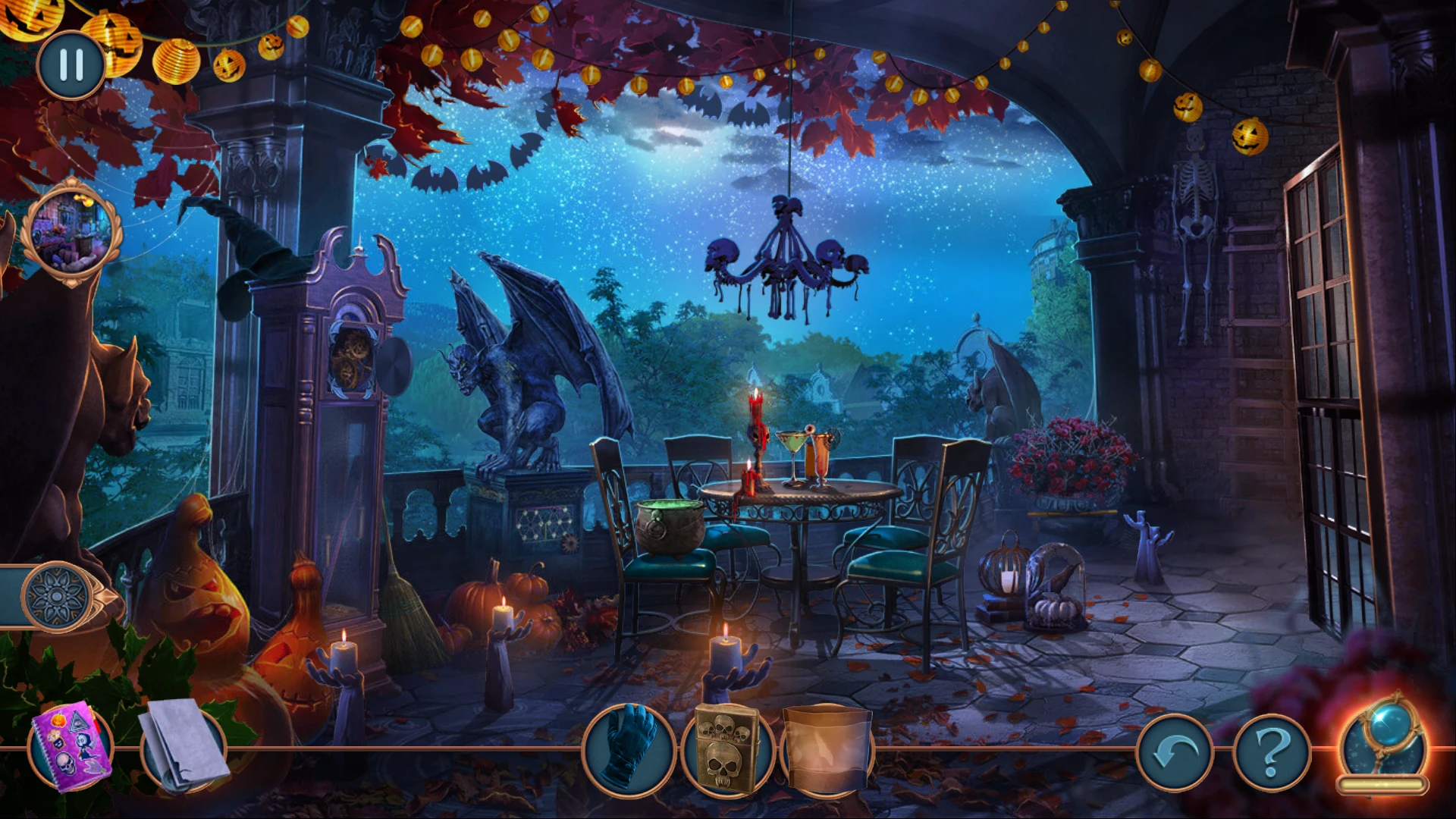The height and width of the screenshot is (819, 1456).
Task: Select the skull lighter inventory item
Action: (x=726, y=749)
